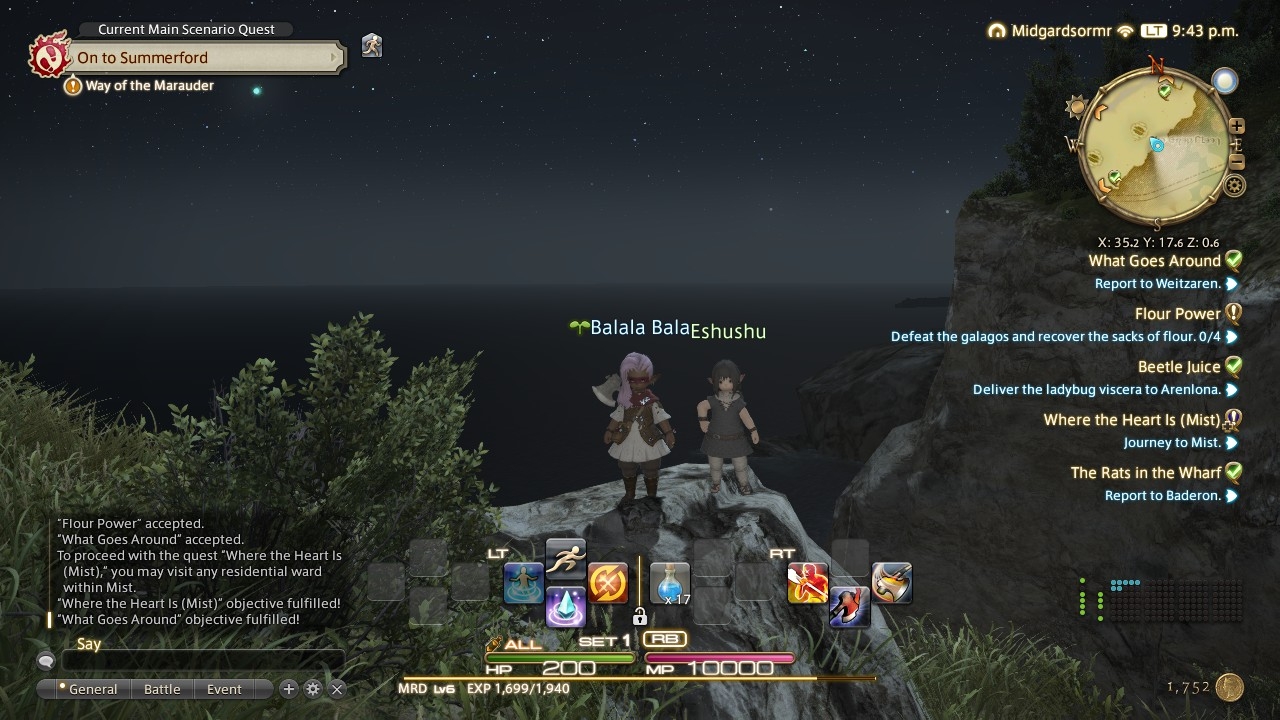Zoom out the minimap with minus button
This screenshot has height=720, width=1280.
pyautogui.click(x=1237, y=162)
